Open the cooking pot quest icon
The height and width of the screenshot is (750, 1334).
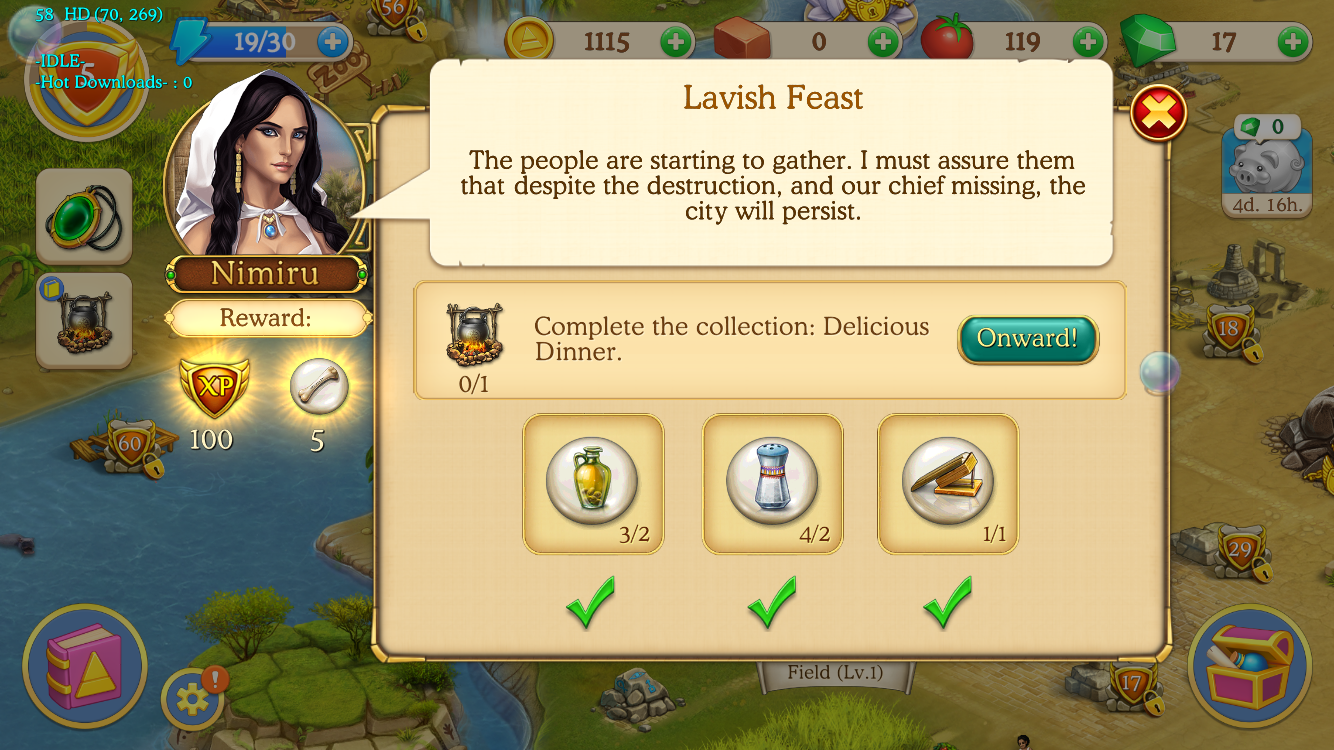point(84,320)
